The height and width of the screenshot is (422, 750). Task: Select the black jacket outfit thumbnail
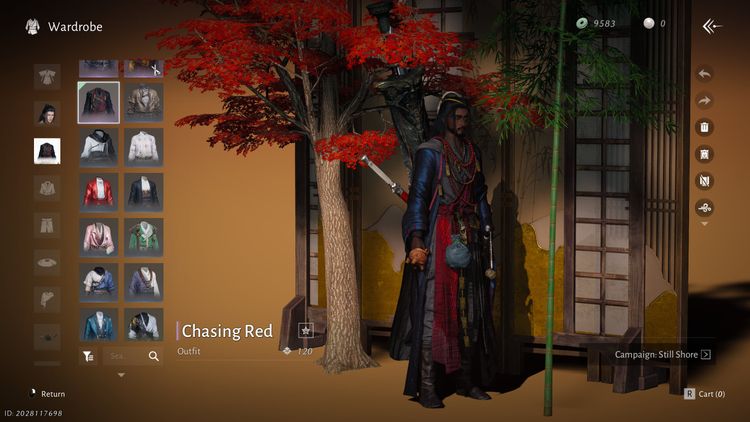[99, 101]
